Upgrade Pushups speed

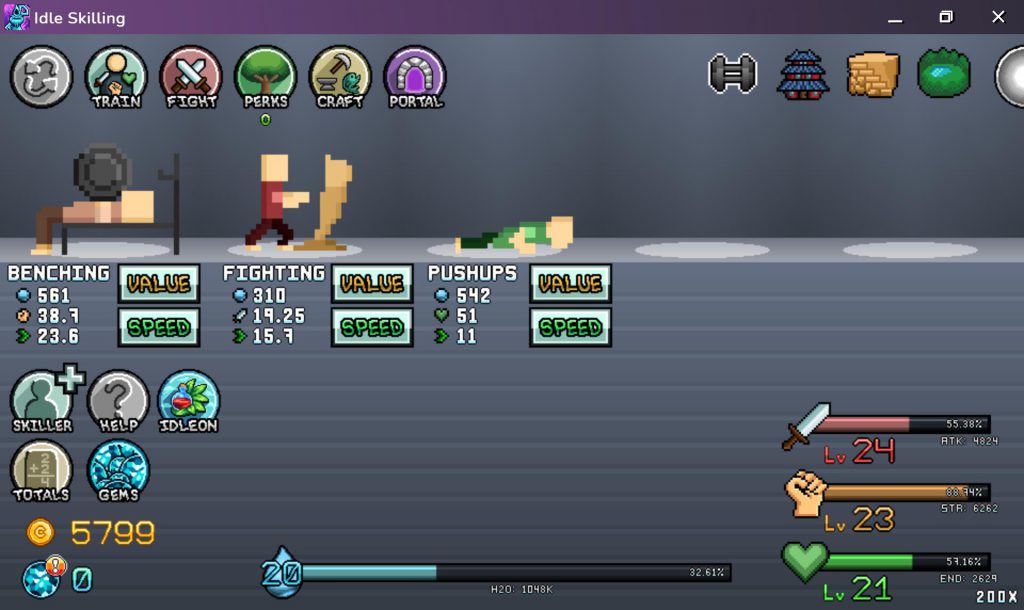(x=570, y=327)
